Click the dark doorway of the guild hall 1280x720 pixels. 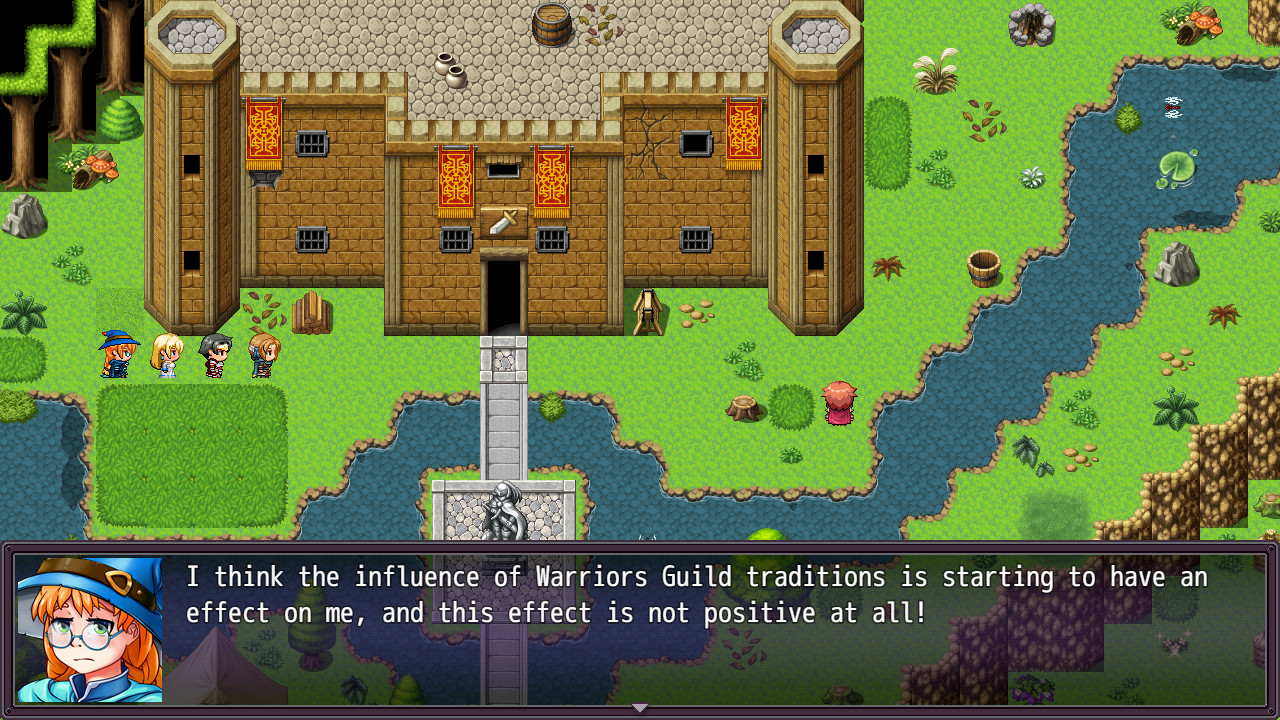(502, 290)
